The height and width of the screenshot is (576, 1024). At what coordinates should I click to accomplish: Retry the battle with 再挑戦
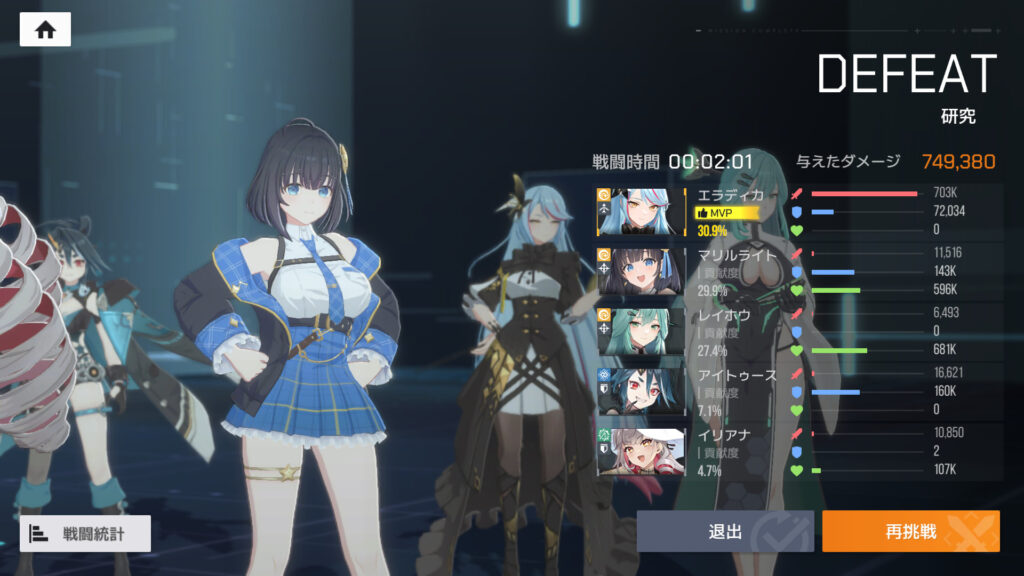click(x=910, y=531)
